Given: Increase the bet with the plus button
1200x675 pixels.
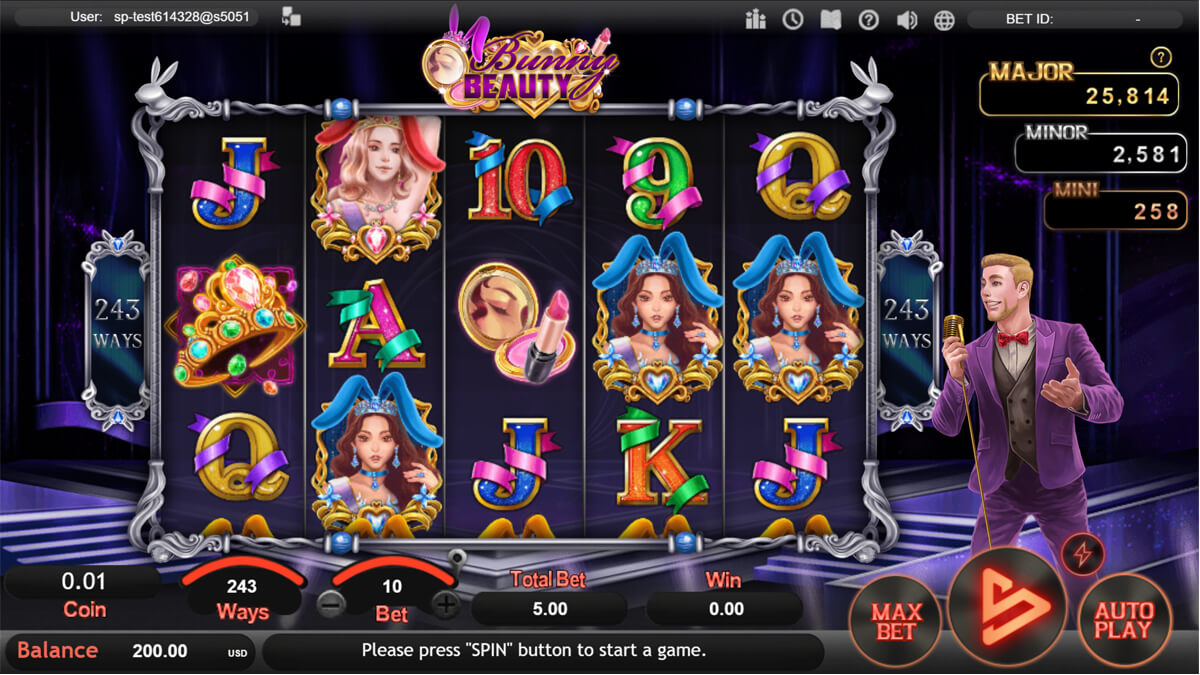Looking at the screenshot, I should coord(446,604).
